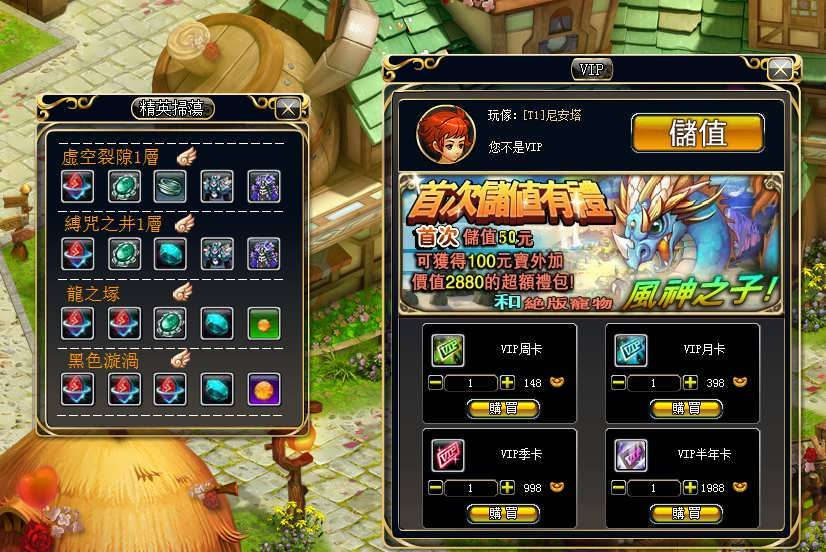Open the 儲值 recharge button
Screen dimensions: 826x552
(697, 133)
